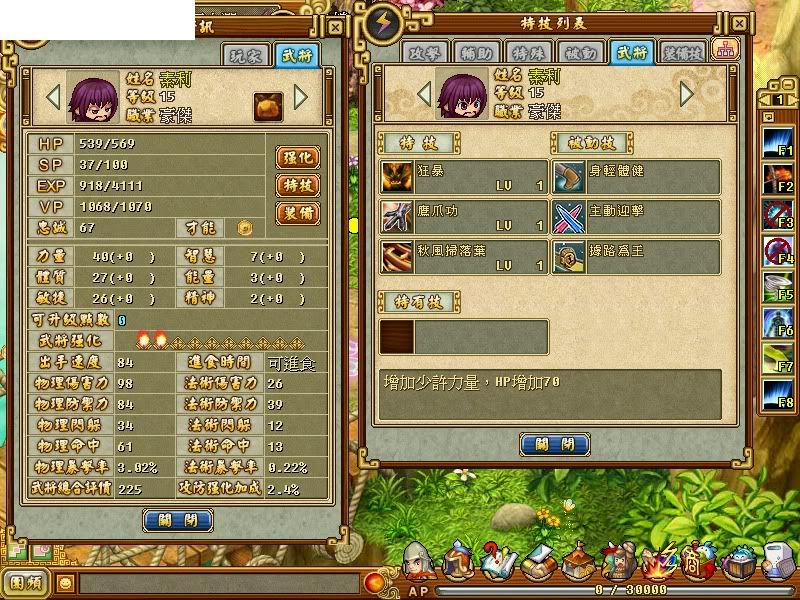Switch to the 裝備技 equipment skills tab
This screenshot has height=600, width=800.
(x=684, y=53)
